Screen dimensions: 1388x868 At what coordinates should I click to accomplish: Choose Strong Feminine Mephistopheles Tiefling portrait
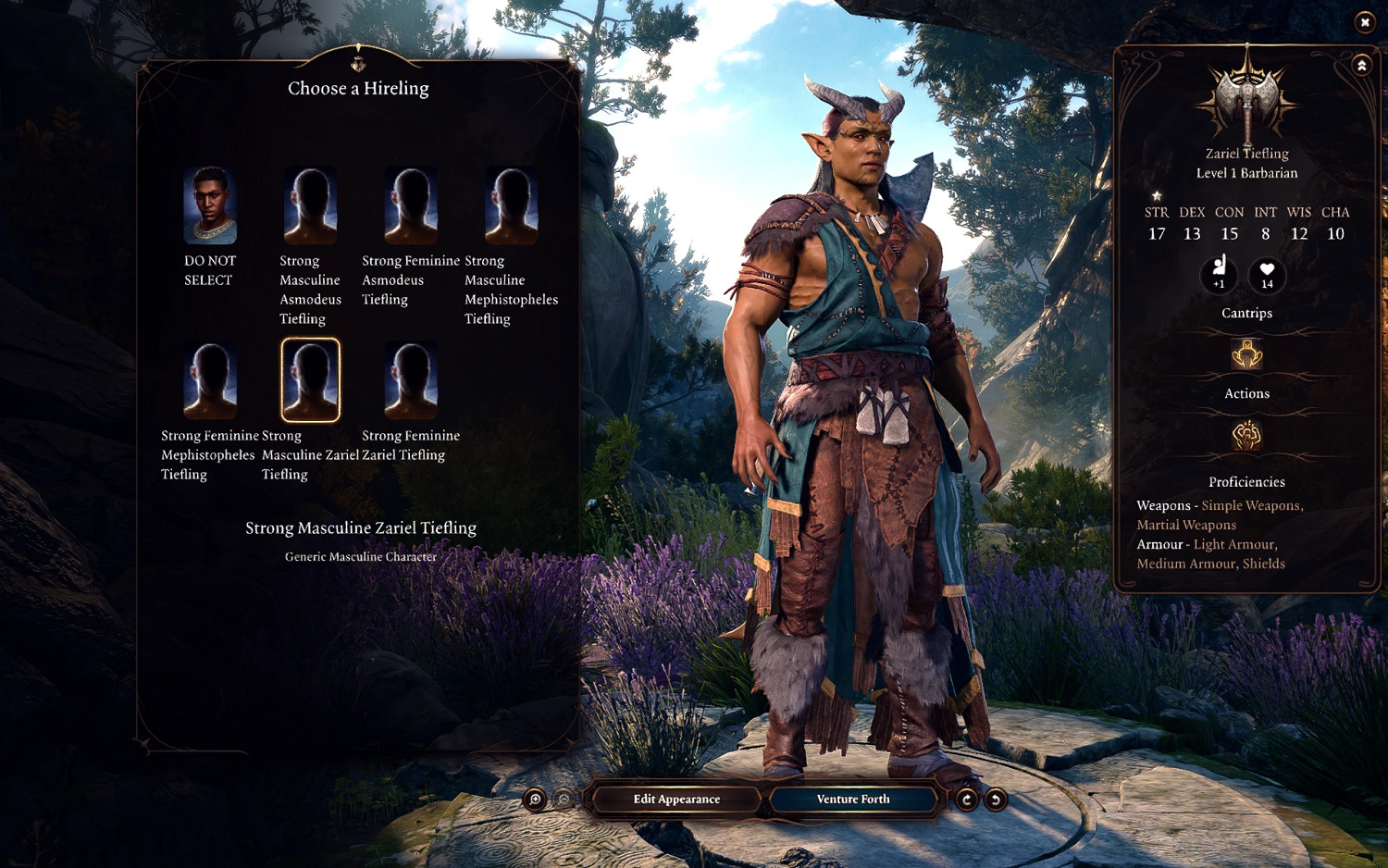210,380
